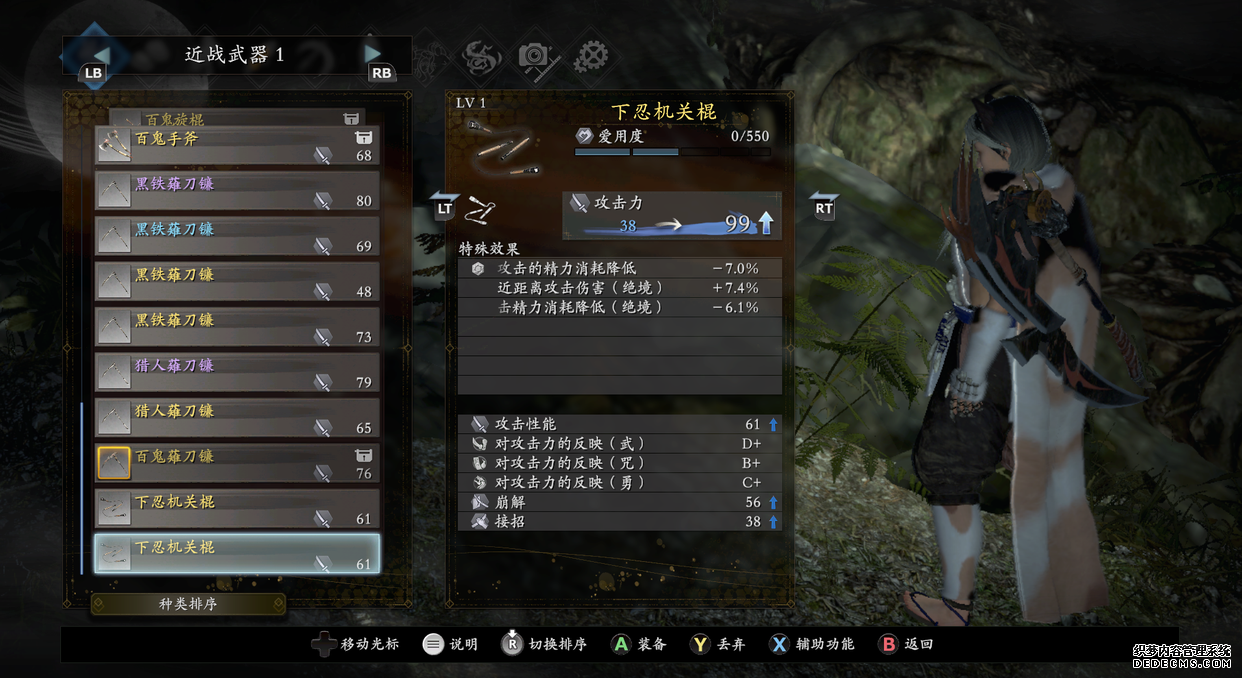The height and width of the screenshot is (678, 1242).
Task: Pick the 黑铁薙刀镰 with attack 48
Action: [237, 282]
